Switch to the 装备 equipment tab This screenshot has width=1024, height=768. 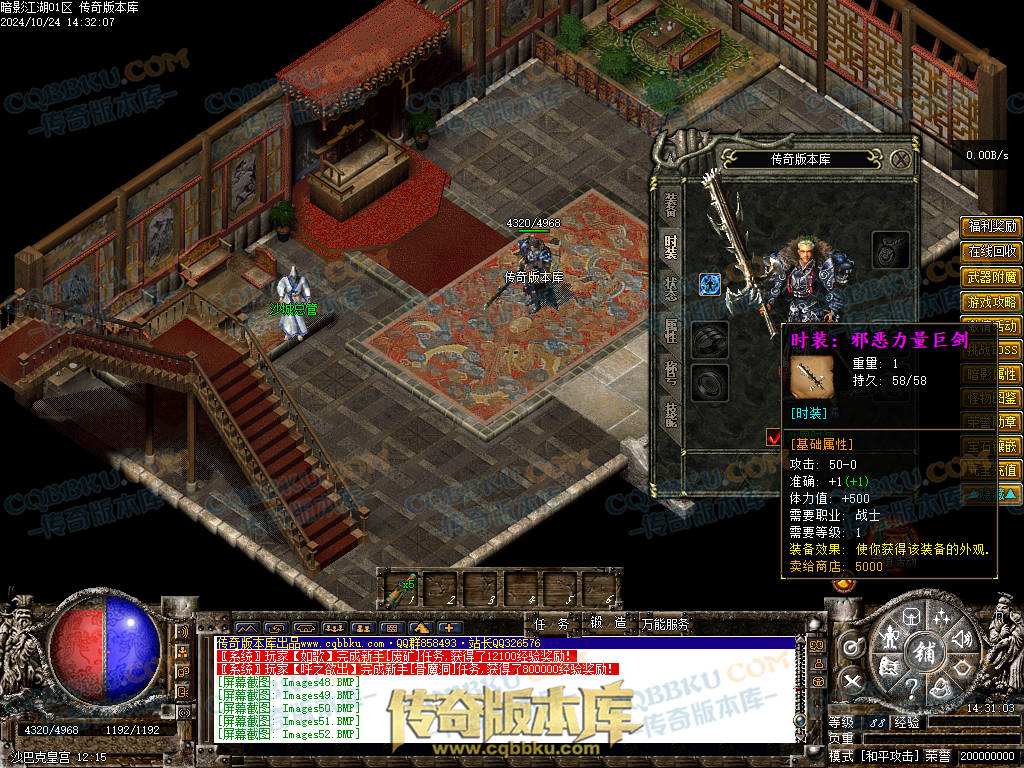pos(670,205)
